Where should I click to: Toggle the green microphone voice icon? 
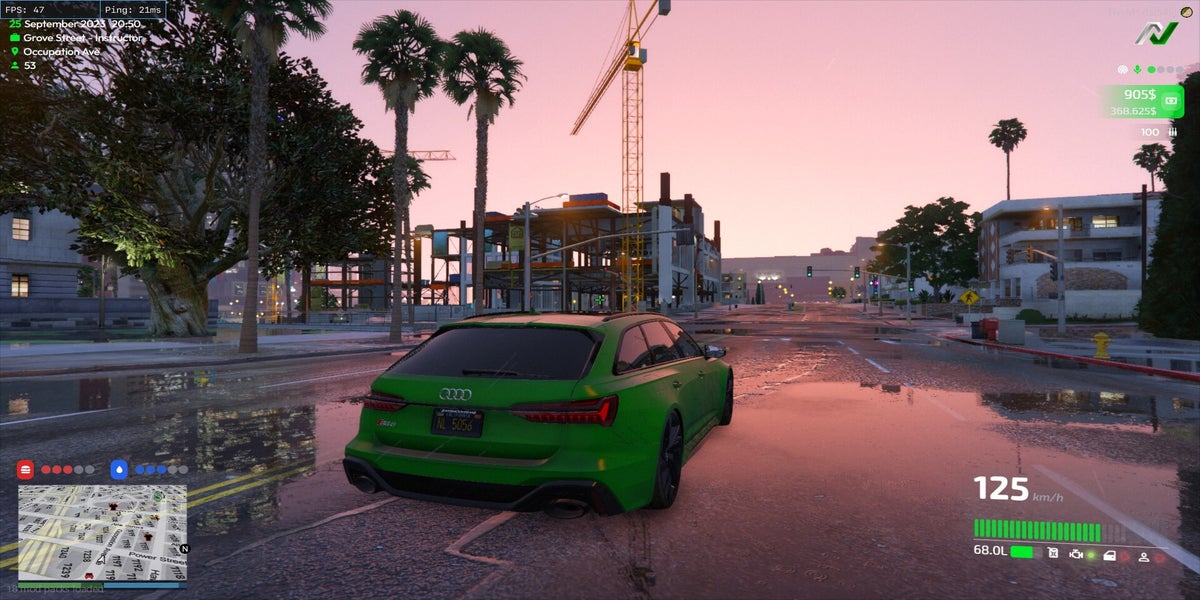(x=1137, y=70)
